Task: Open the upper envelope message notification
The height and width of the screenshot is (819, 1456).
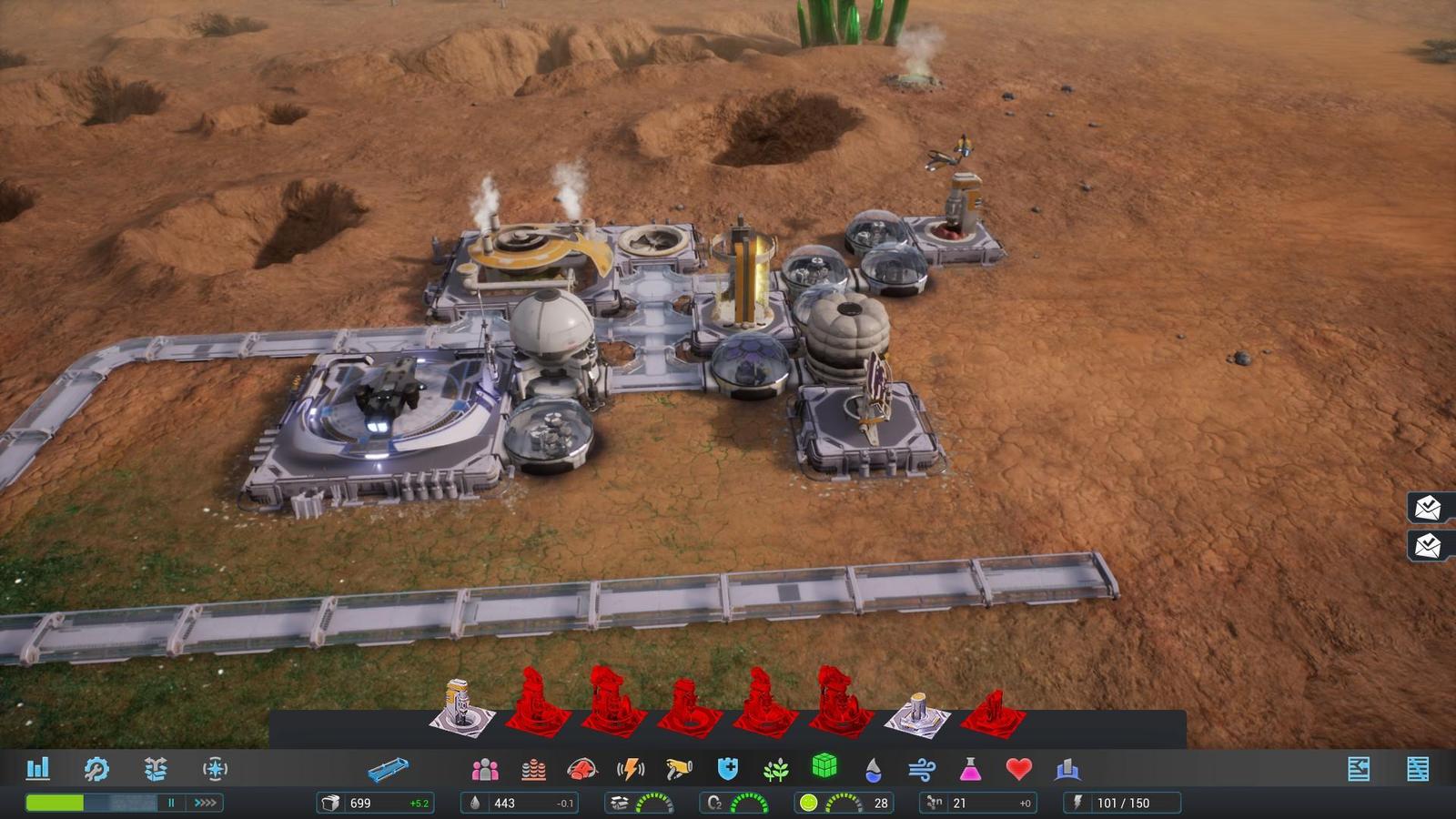Action: pos(1429,507)
